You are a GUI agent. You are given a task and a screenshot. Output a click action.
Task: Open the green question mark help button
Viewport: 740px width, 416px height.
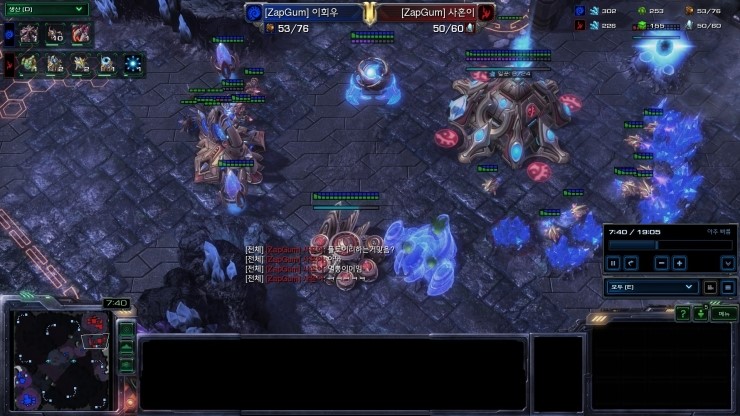point(682,314)
